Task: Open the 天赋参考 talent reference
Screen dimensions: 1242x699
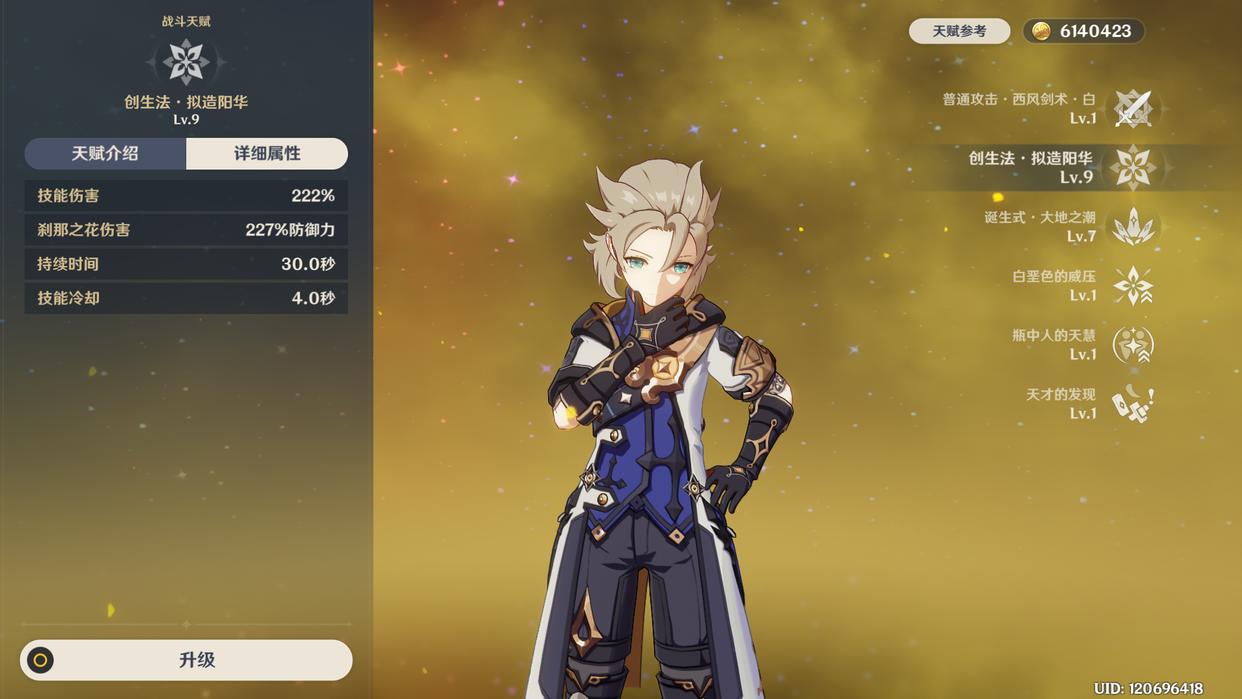Action: click(x=959, y=31)
